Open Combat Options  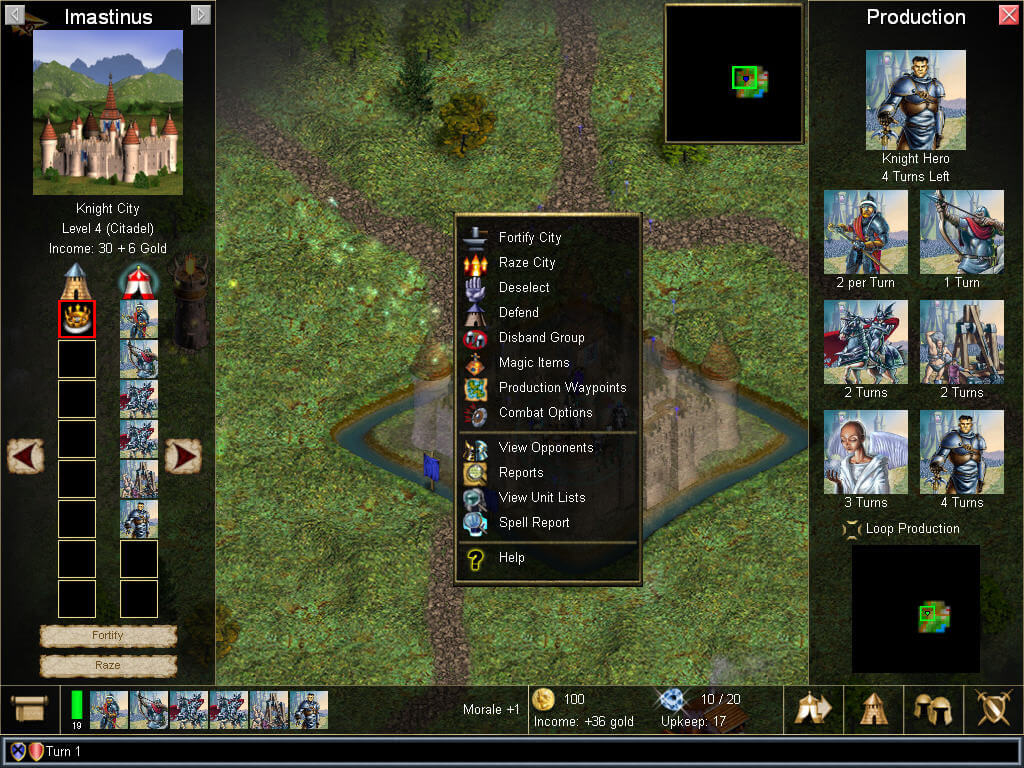click(545, 413)
